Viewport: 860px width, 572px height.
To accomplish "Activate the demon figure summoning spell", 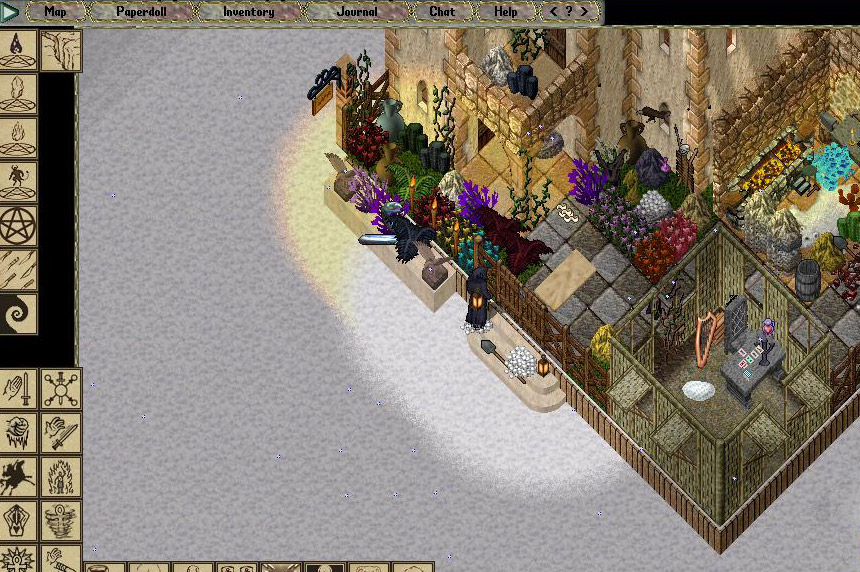I will (18, 182).
